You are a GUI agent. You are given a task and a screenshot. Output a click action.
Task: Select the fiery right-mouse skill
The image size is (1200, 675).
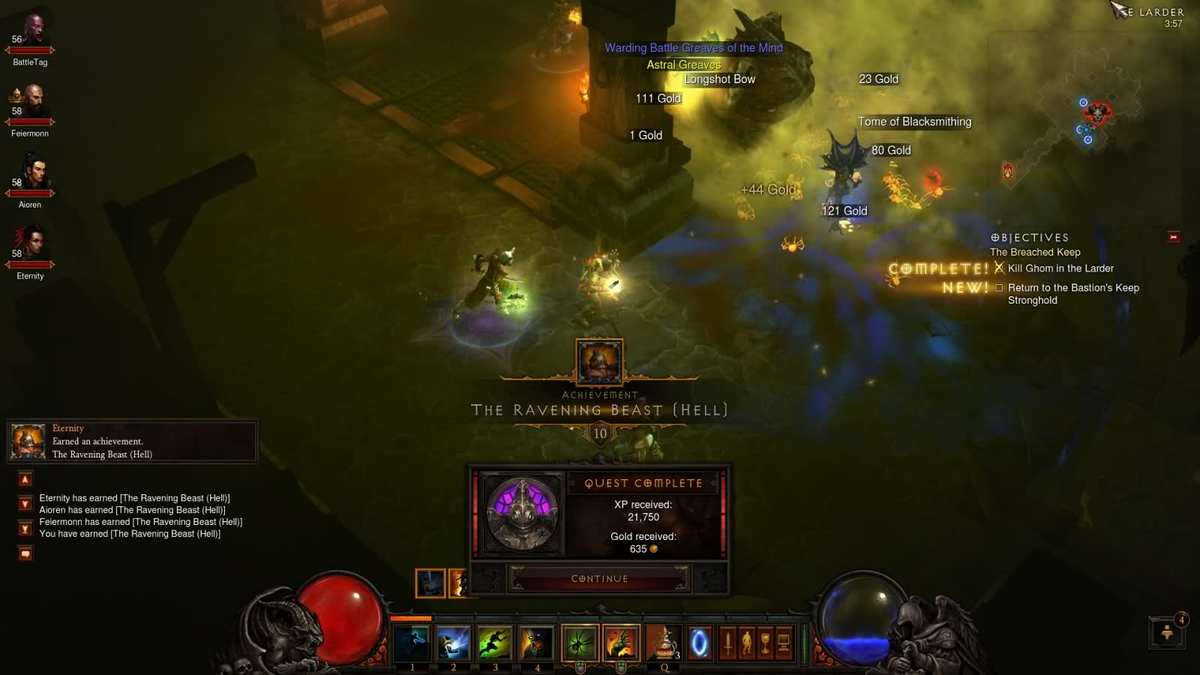[x=621, y=643]
